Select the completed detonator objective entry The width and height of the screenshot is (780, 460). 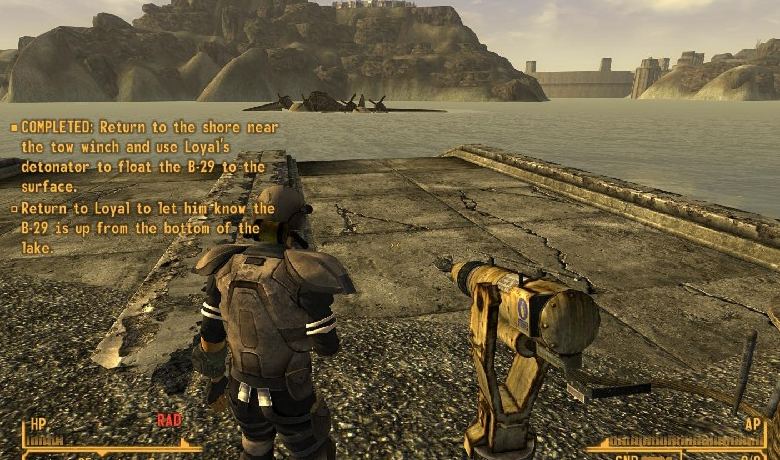pos(144,157)
